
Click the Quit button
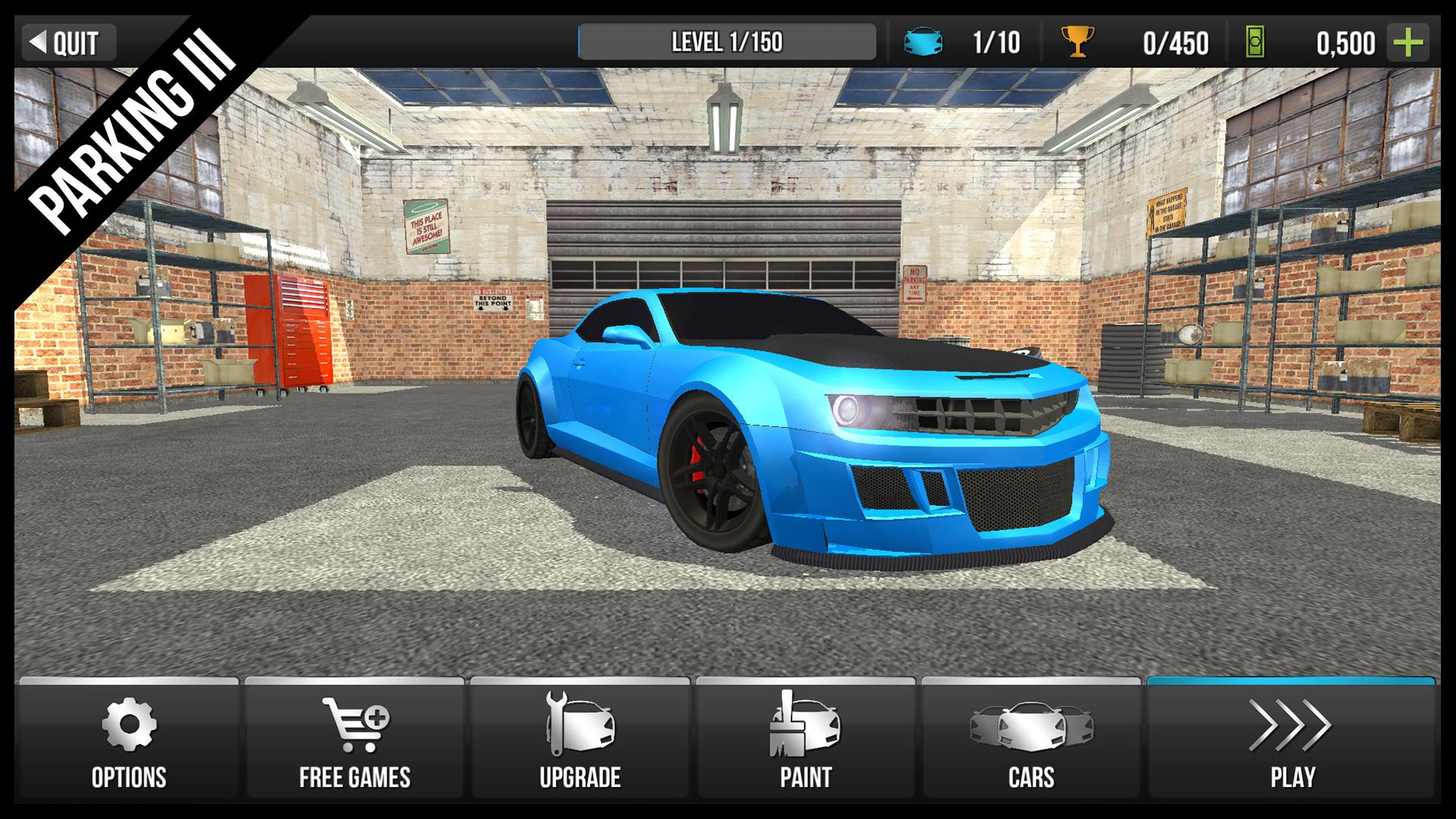click(x=70, y=43)
